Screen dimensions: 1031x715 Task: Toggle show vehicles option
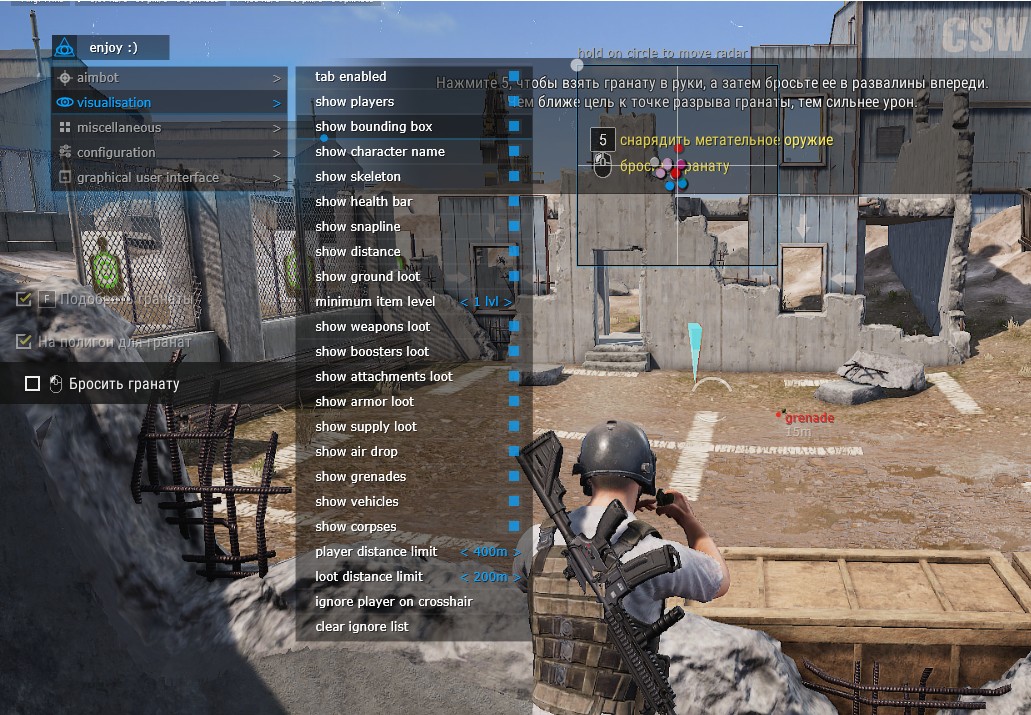(x=513, y=502)
